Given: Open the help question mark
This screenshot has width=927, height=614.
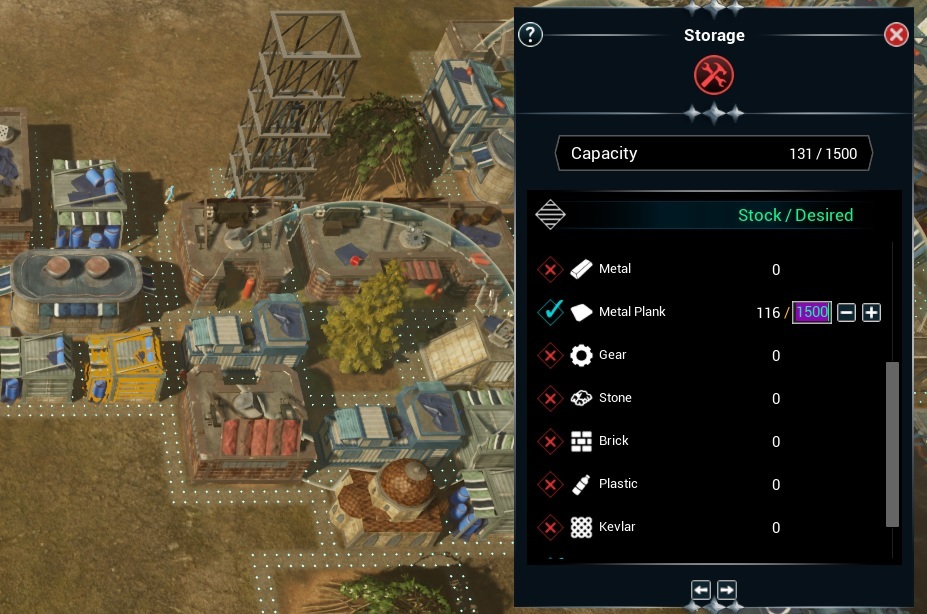Looking at the screenshot, I should click(531, 35).
